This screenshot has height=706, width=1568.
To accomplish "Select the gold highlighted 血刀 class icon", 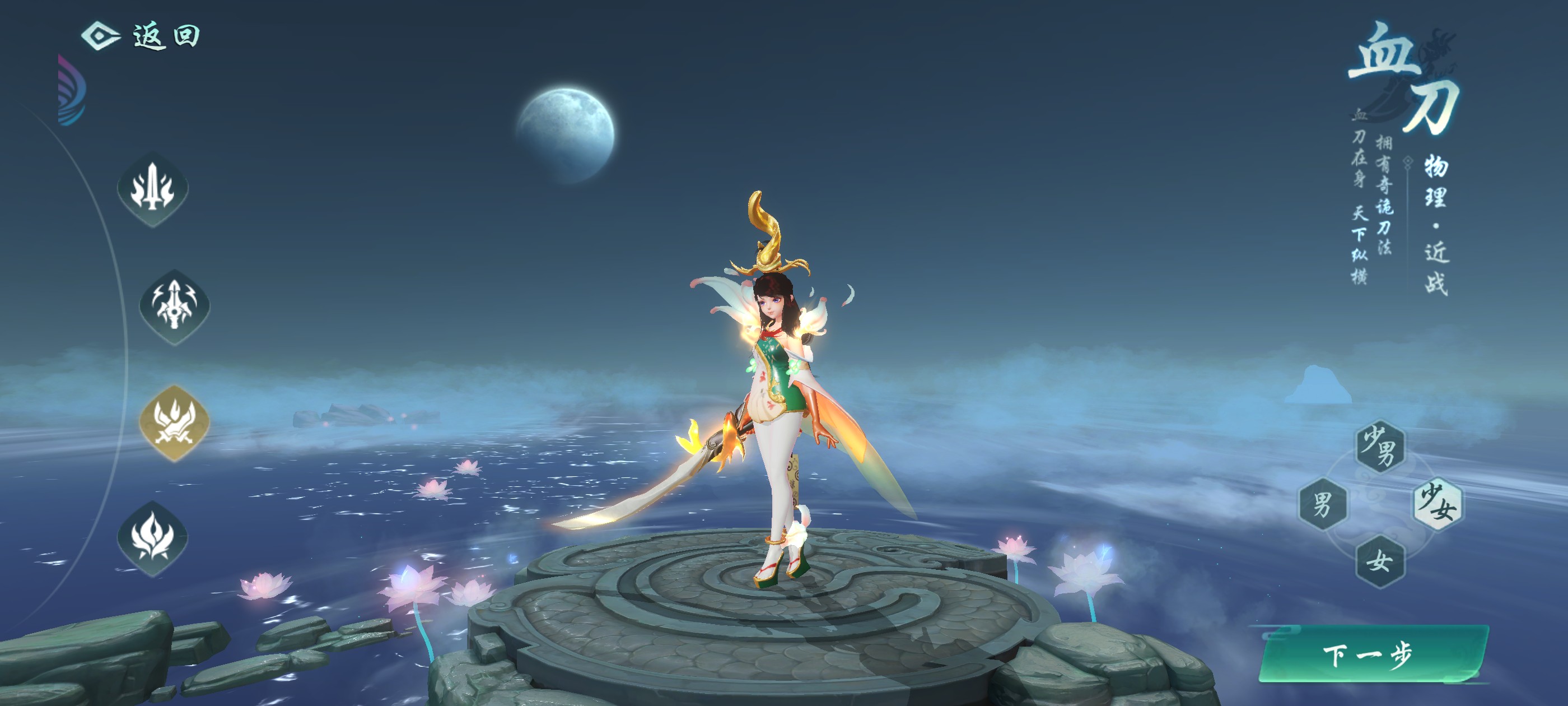I will coord(175,422).
